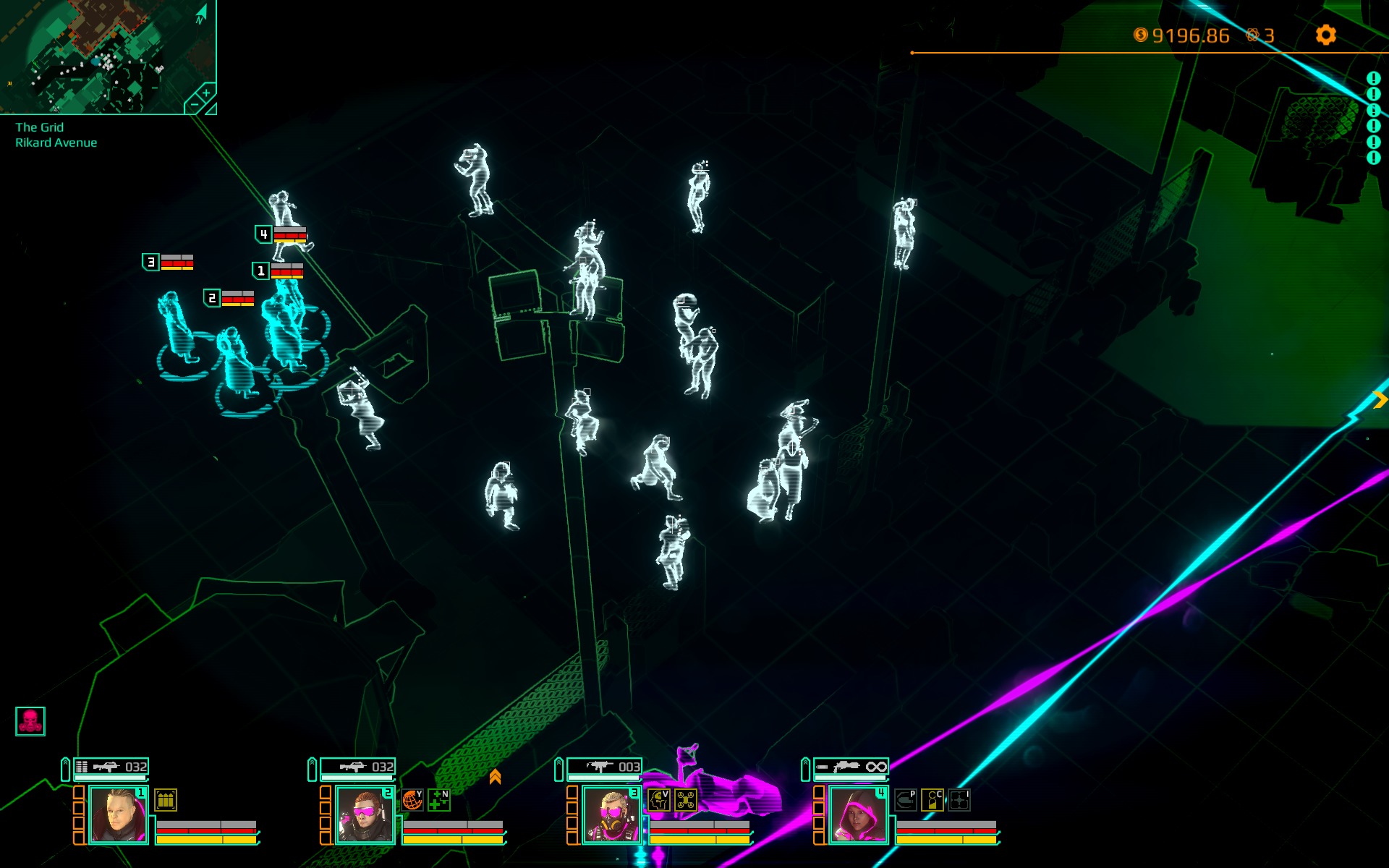The image size is (1389, 868).
Task: Activate agent 4's magnet ability
Action: [906, 800]
